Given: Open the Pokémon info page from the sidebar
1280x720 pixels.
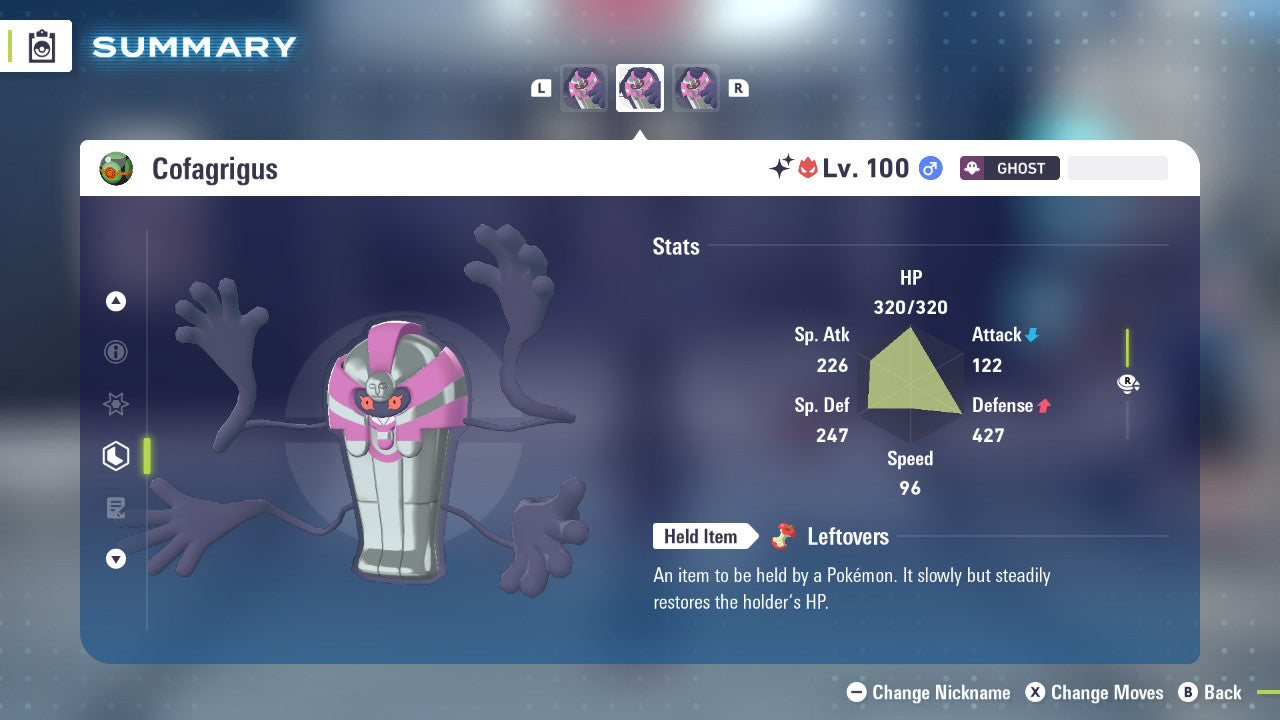Looking at the screenshot, I should pos(115,352).
